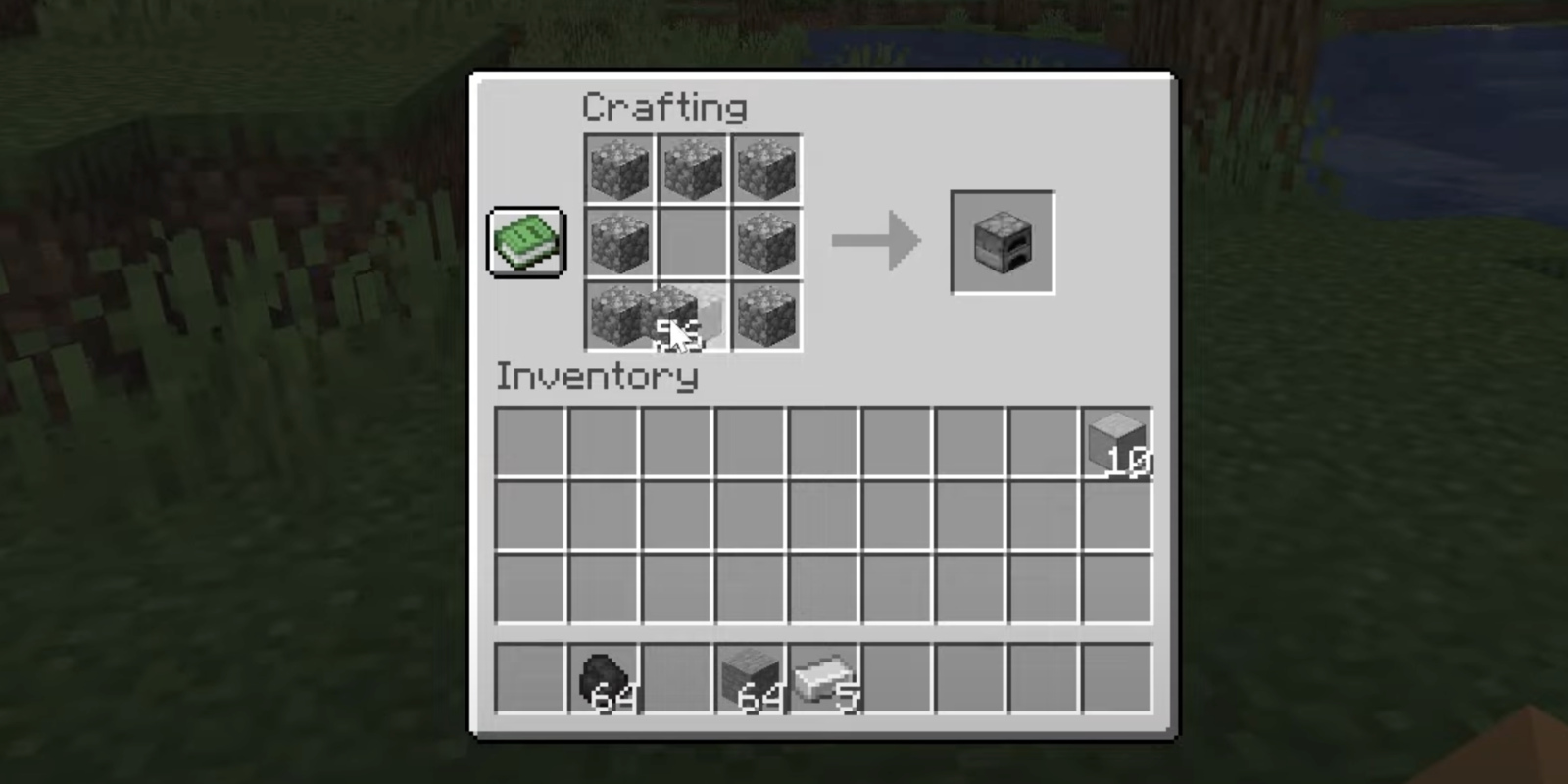Screen dimensions: 1568x784
Task: Open the green recipe book
Action: 524,241
